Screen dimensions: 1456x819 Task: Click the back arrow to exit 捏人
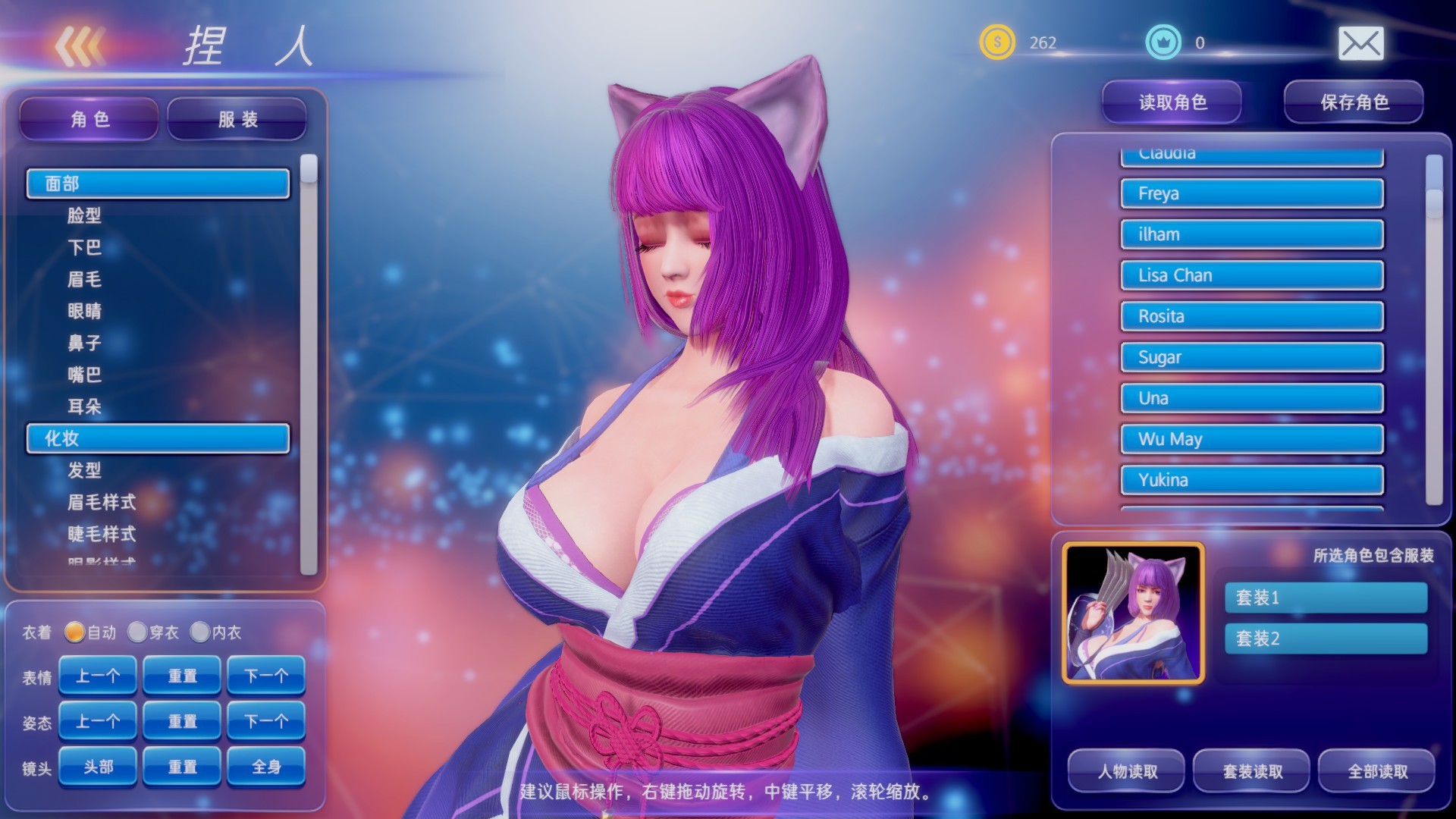coord(80,47)
